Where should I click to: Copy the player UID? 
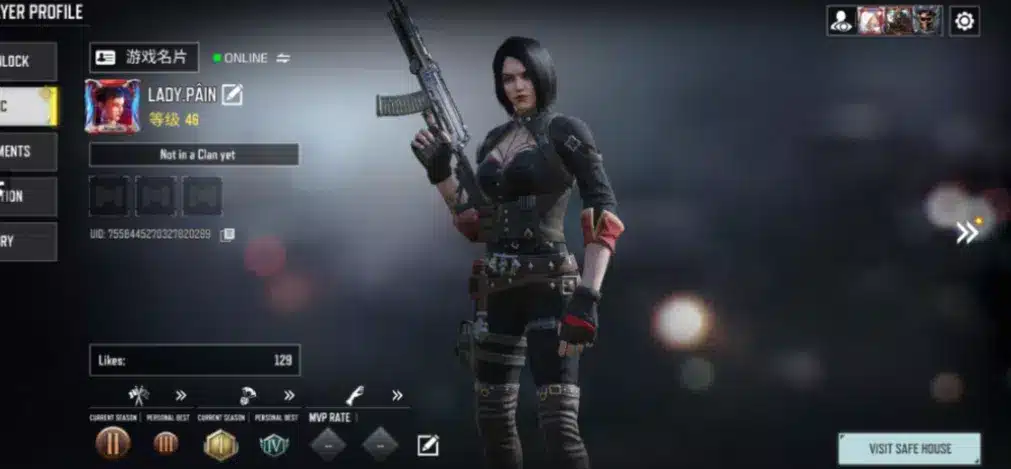[x=228, y=234]
